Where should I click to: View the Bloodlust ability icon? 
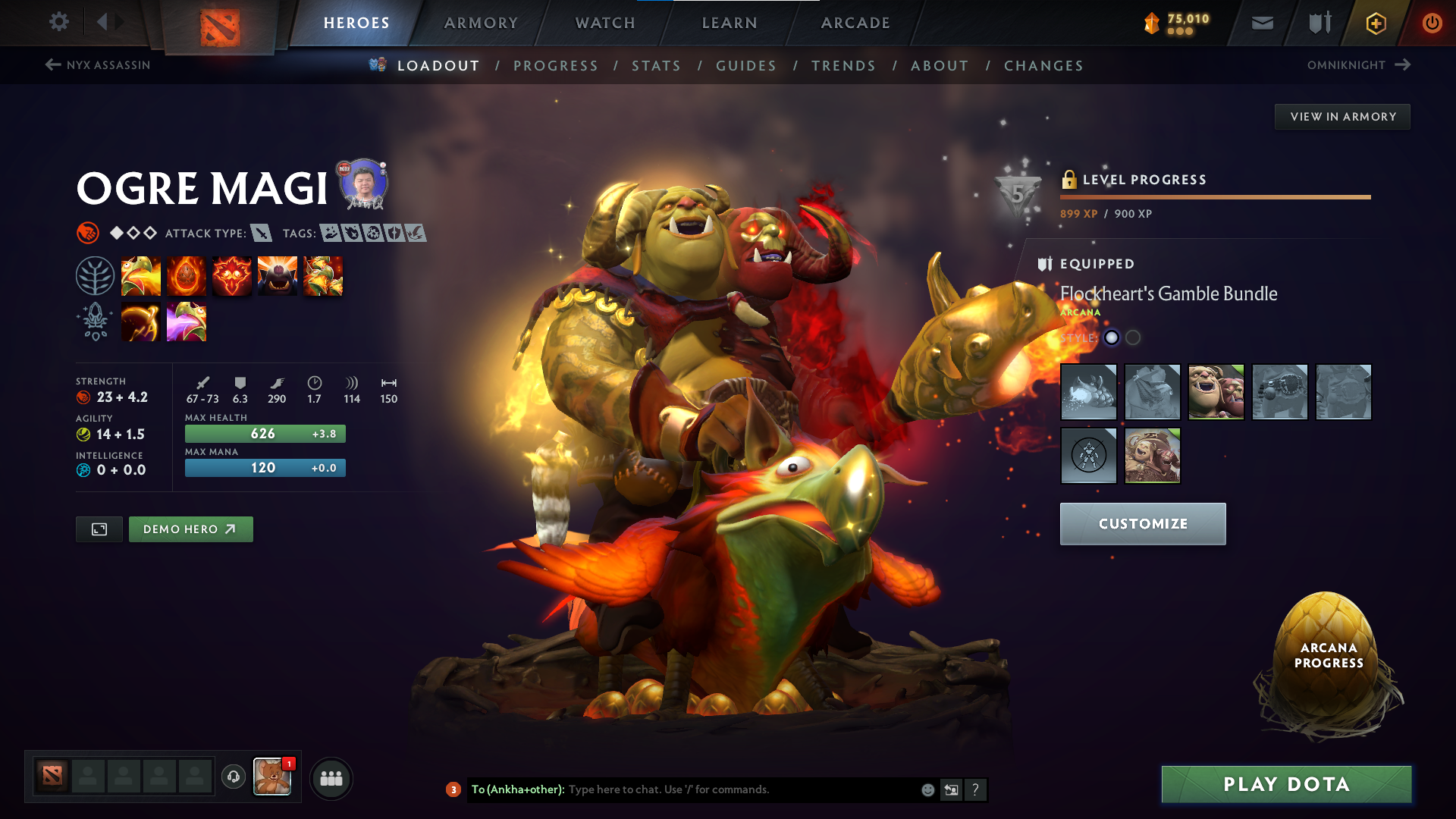(232, 275)
